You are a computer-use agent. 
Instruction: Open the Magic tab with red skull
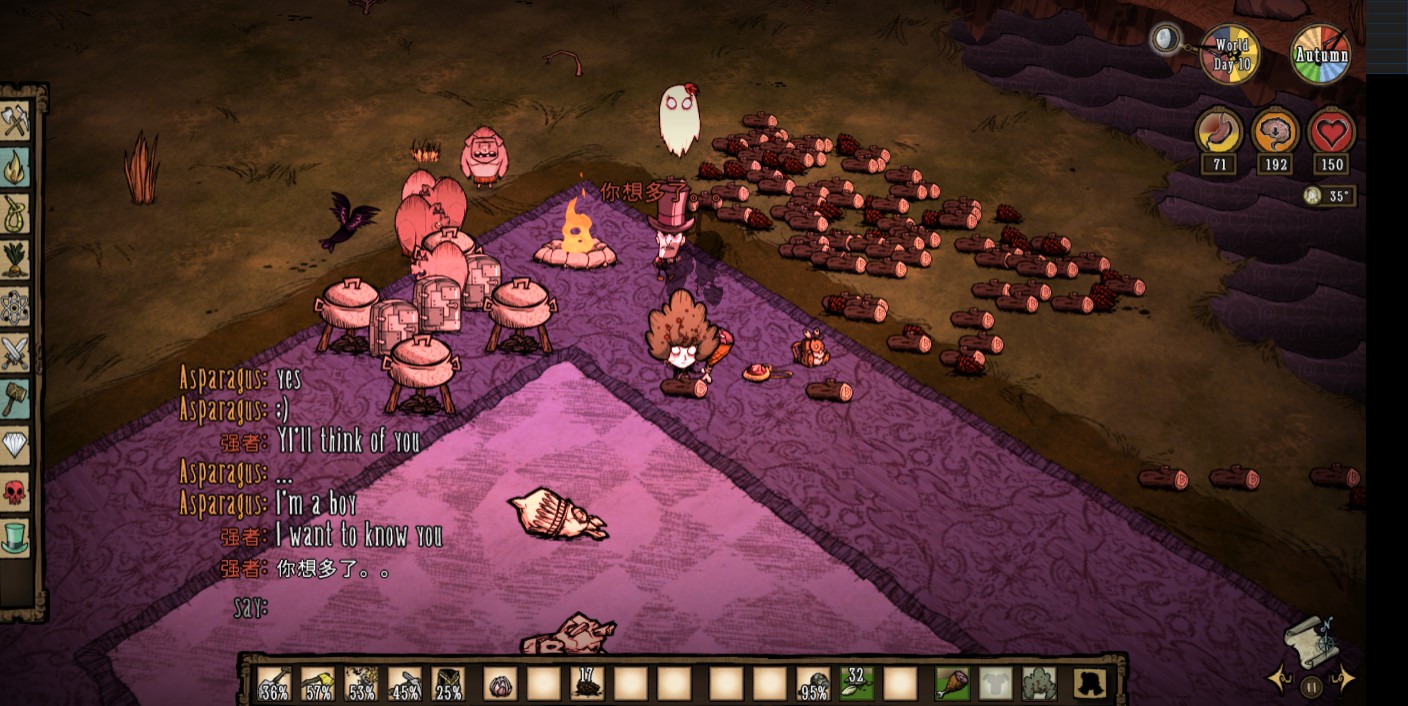click(x=16, y=491)
